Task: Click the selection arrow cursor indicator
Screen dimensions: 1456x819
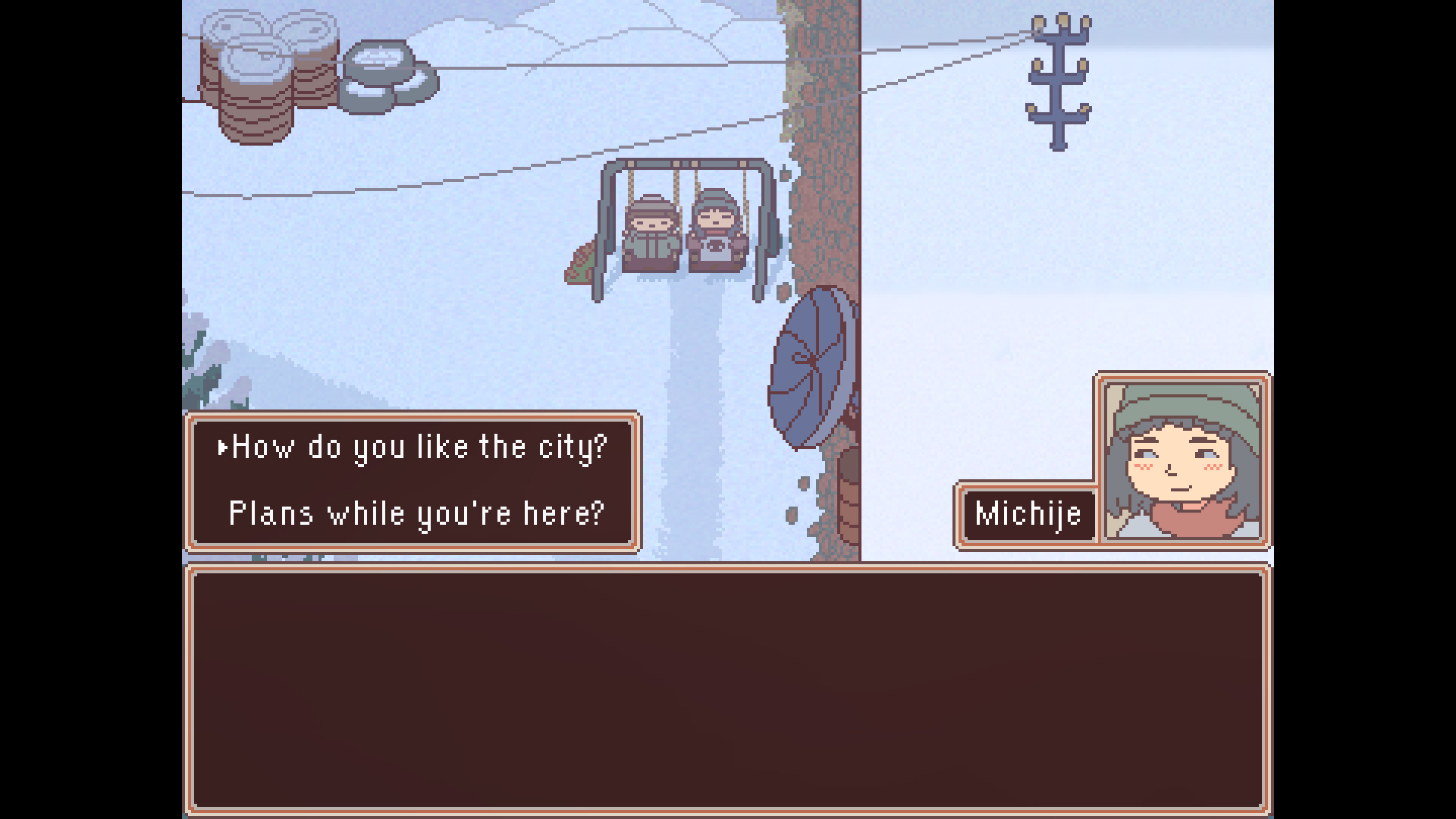Action: pos(221,447)
